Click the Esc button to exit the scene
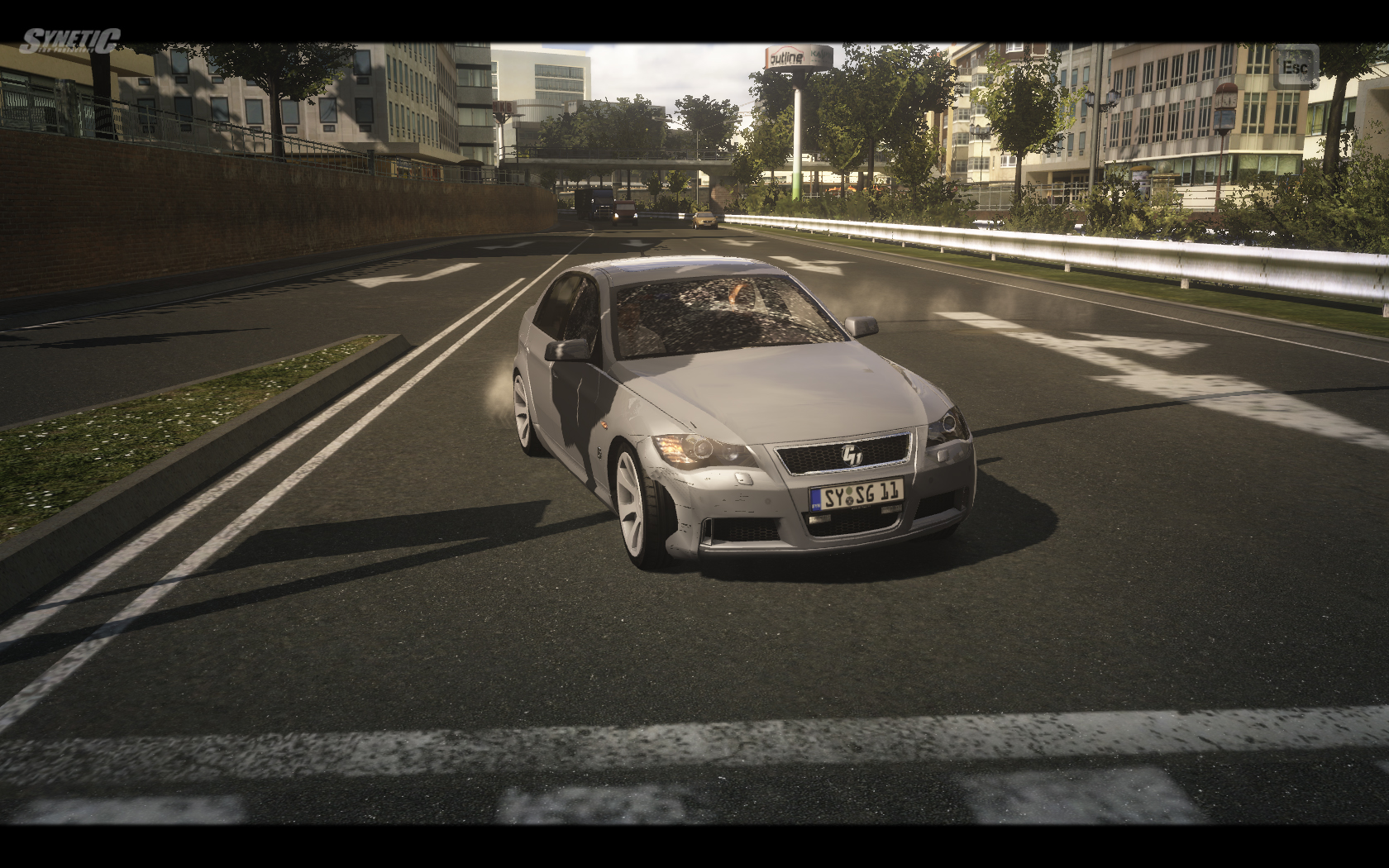 pos(1294,66)
